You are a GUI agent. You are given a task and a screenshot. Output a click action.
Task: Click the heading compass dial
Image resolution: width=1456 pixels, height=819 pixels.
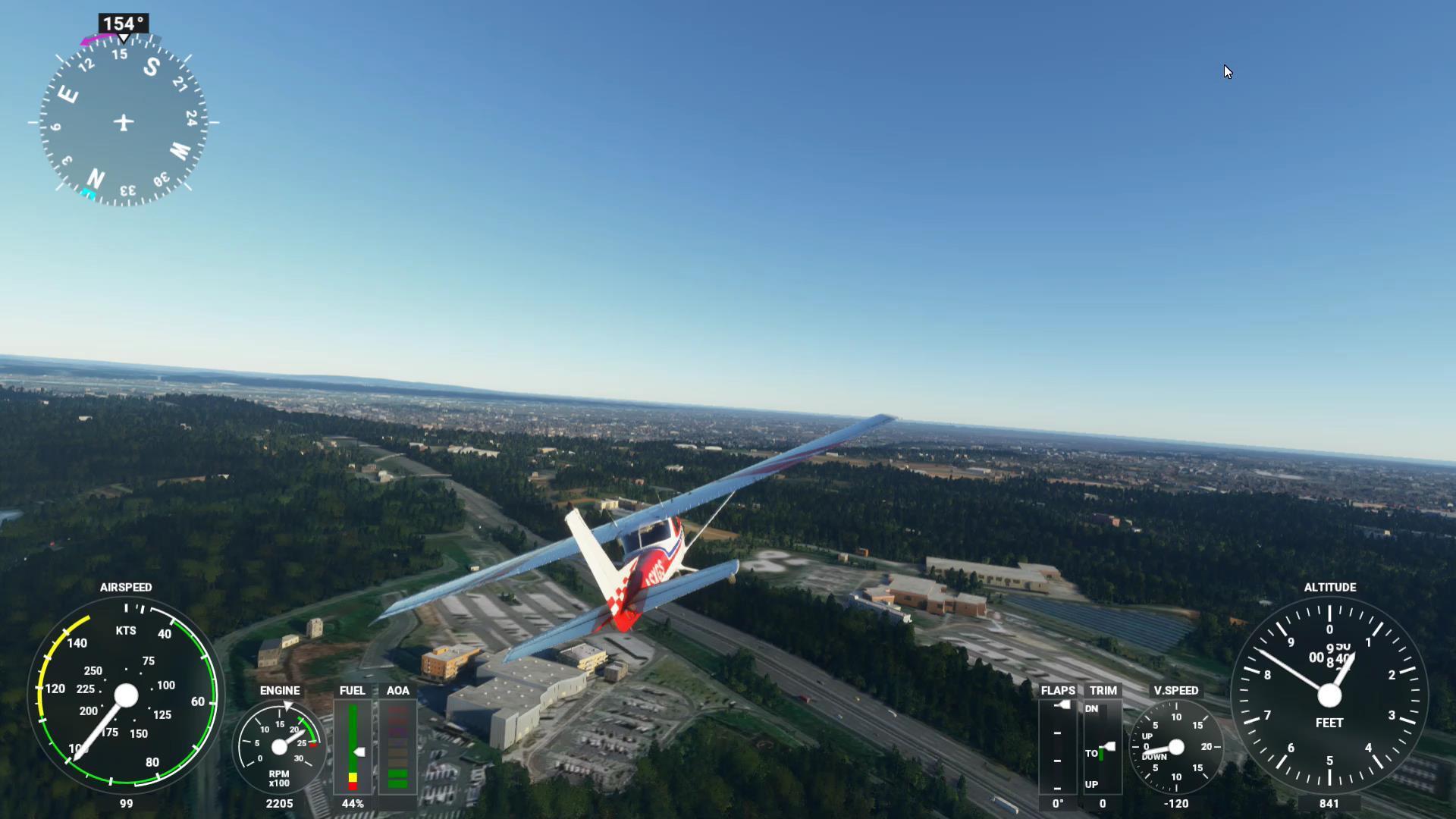point(123,122)
